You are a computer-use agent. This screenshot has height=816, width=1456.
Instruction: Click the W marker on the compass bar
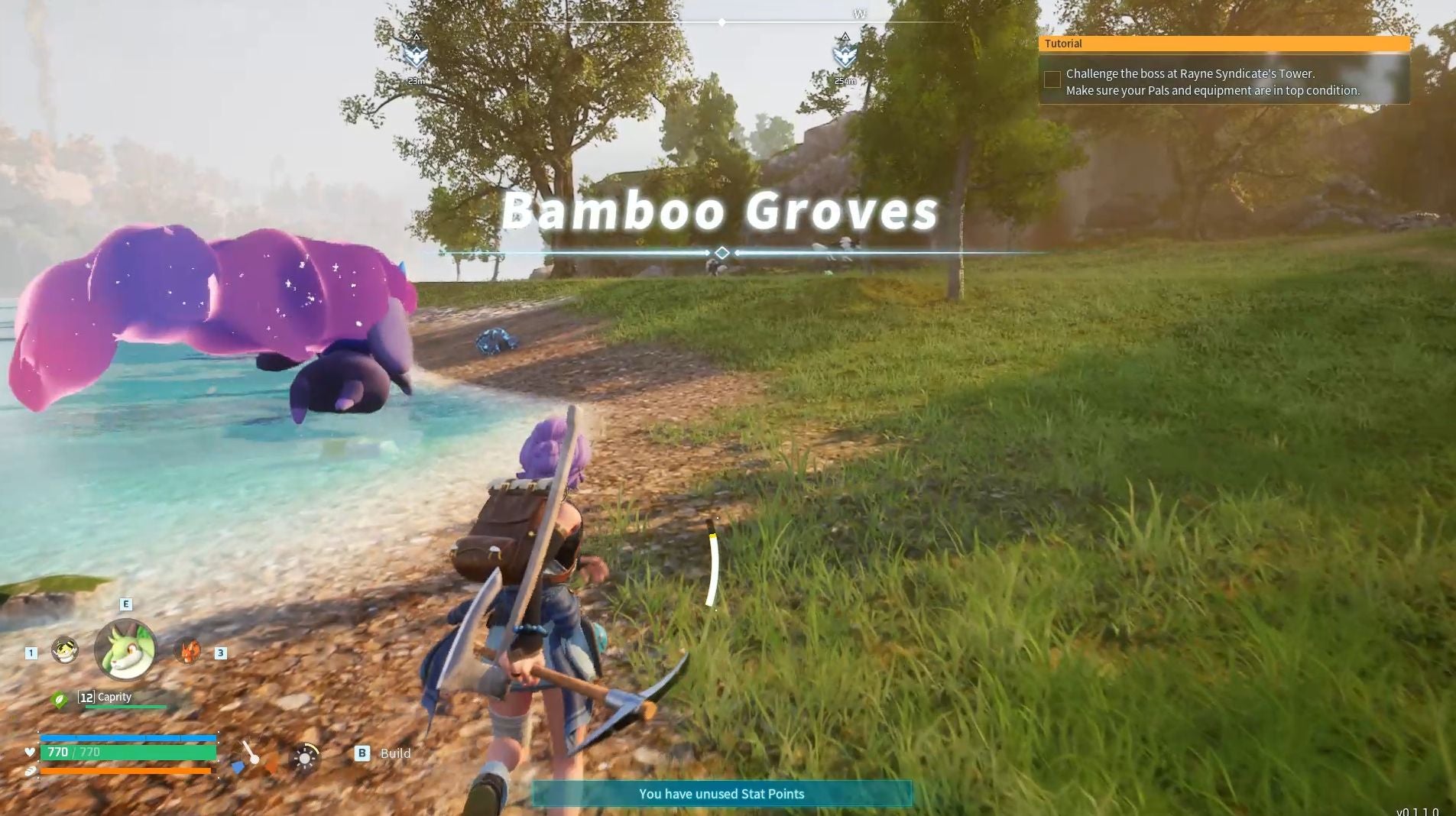(x=860, y=13)
